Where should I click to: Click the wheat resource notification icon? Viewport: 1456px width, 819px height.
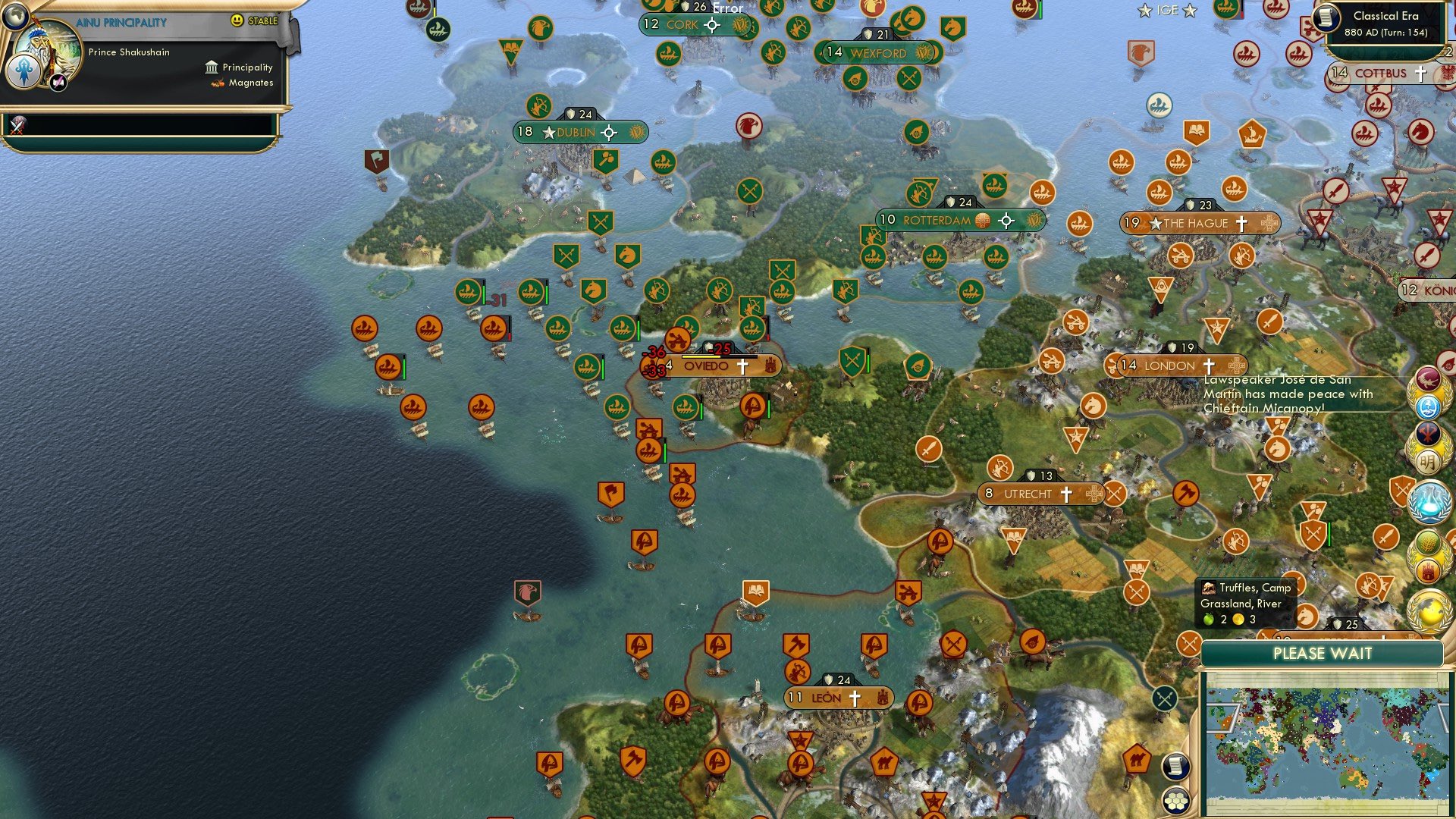tap(1429, 542)
